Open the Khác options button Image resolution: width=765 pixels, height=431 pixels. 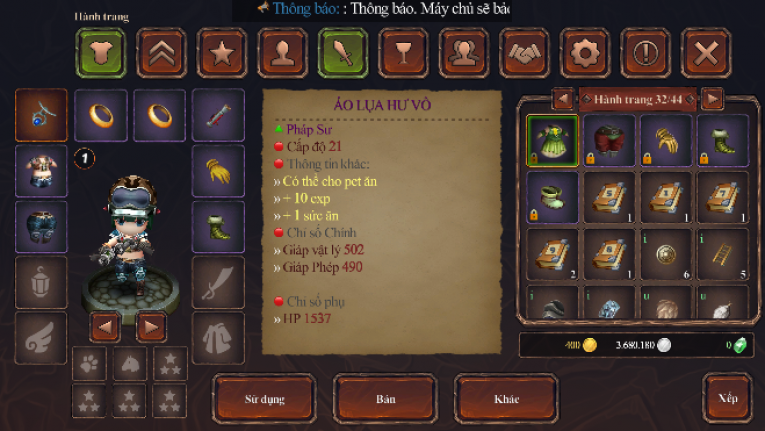[506, 399]
